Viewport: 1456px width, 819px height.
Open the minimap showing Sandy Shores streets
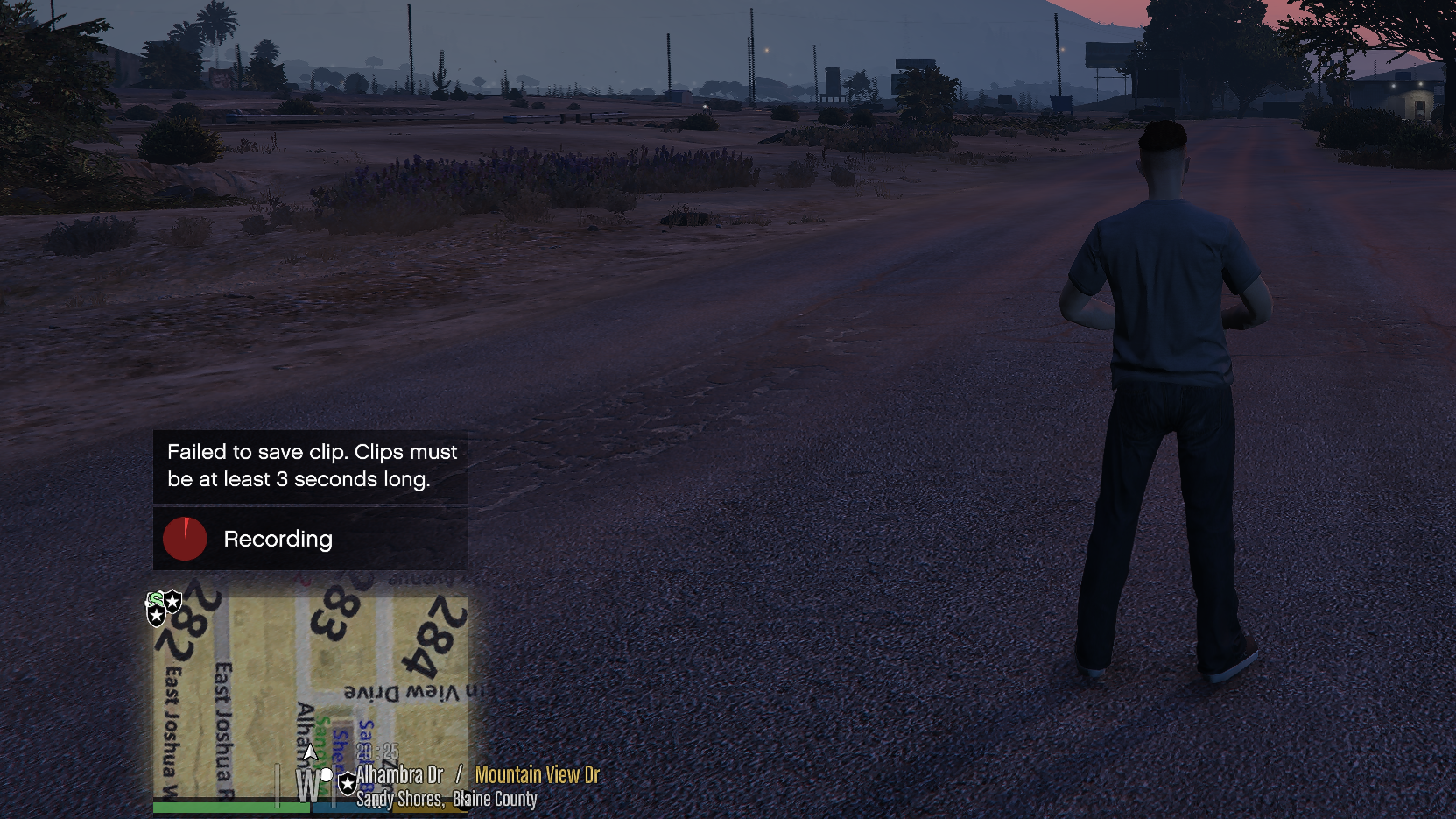pos(310,696)
